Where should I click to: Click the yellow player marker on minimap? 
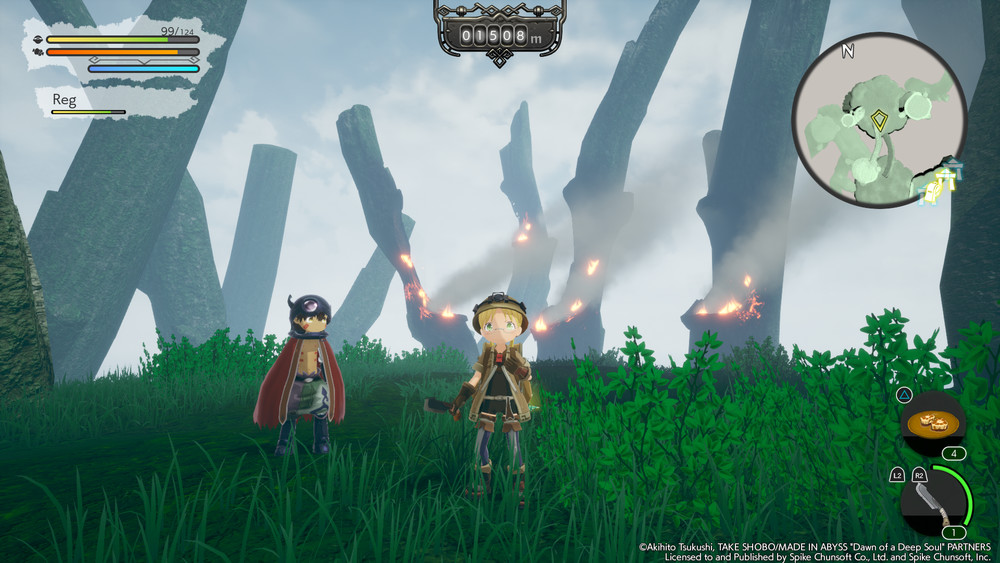(x=879, y=121)
